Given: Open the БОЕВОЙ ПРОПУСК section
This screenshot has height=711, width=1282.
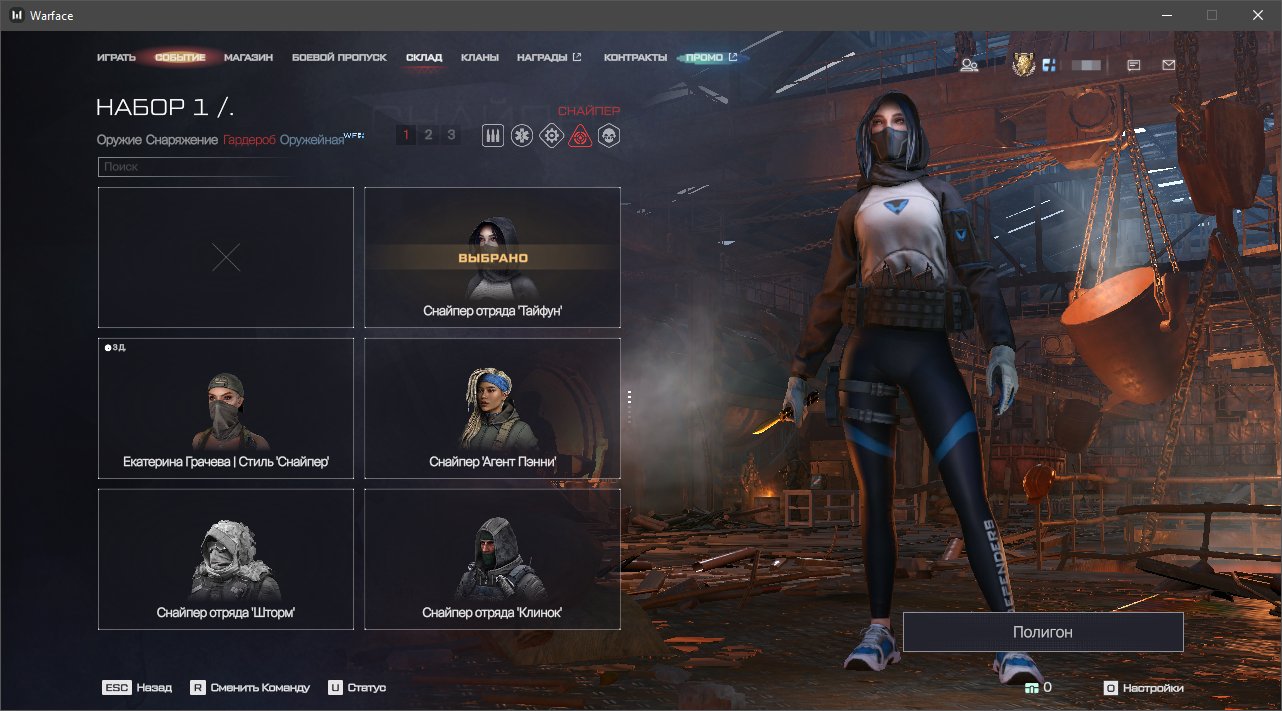Looking at the screenshot, I should coord(339,58).
